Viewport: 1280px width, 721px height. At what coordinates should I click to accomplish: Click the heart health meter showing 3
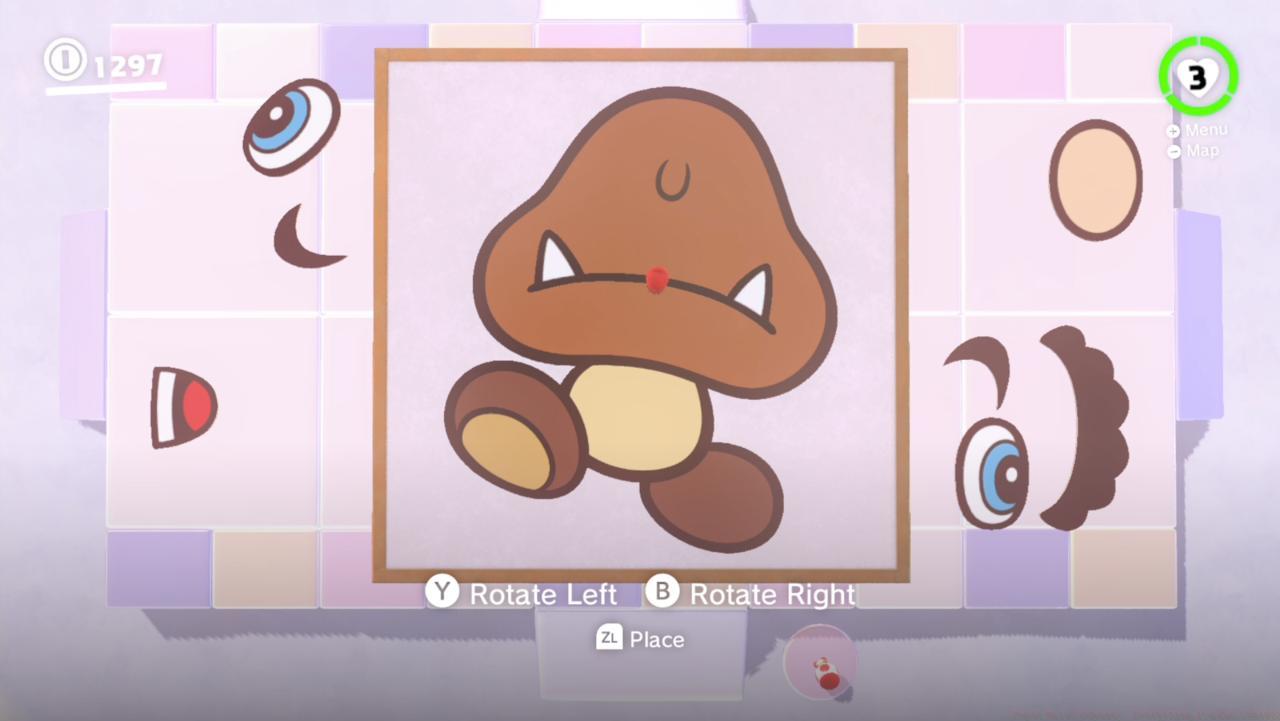coord(1198,75)
